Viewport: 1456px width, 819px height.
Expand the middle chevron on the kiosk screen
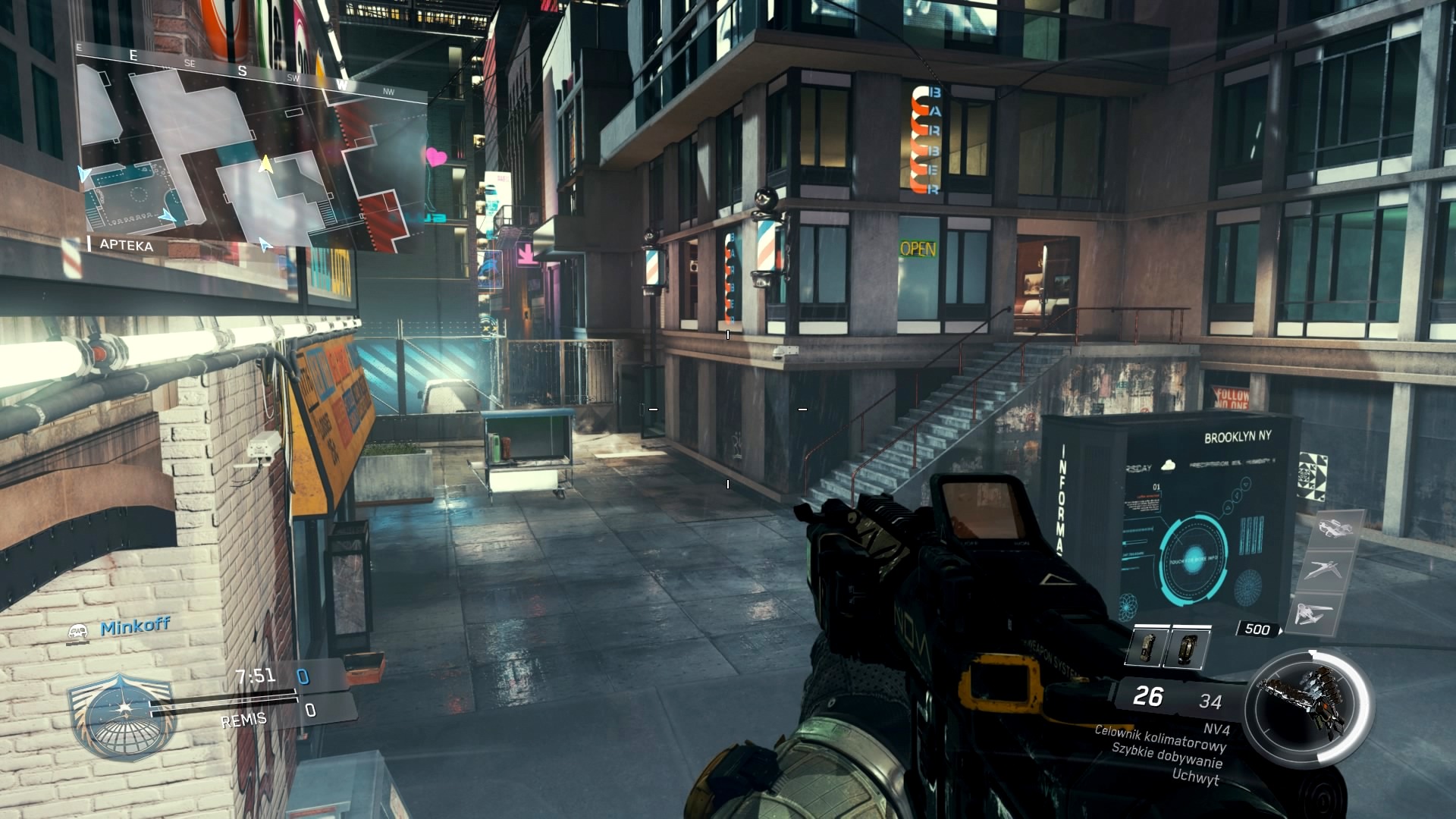click(1237, 494)
